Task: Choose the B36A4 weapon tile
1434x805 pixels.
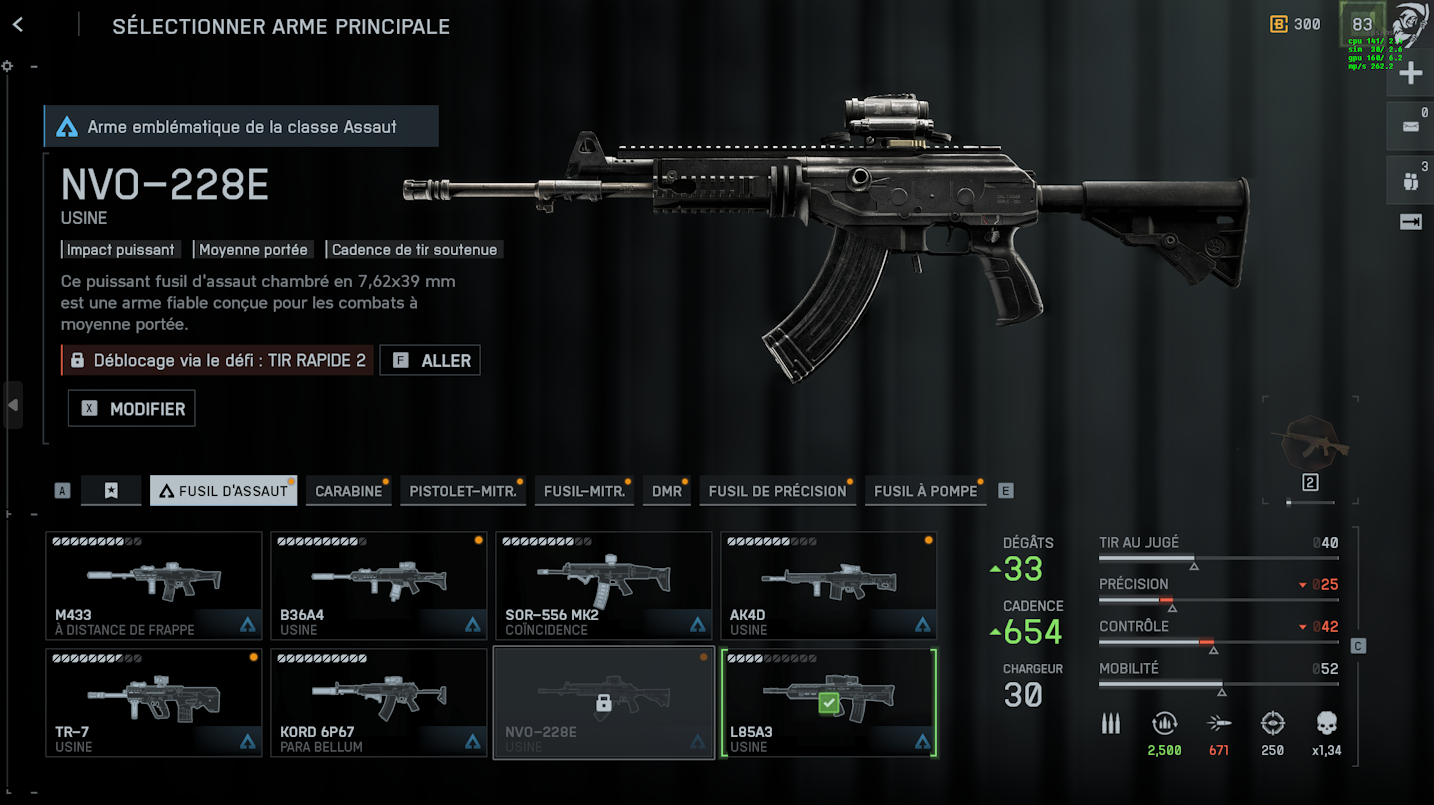Action: pyautogui.click(x=379, y=585)
